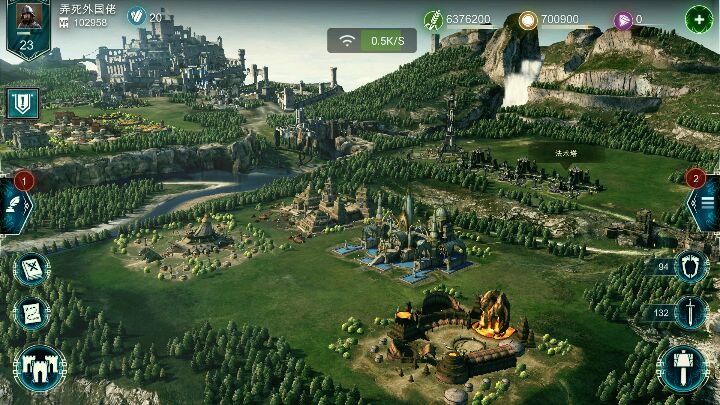Tap the blue VIP badge icon

(x=136, y=17)
